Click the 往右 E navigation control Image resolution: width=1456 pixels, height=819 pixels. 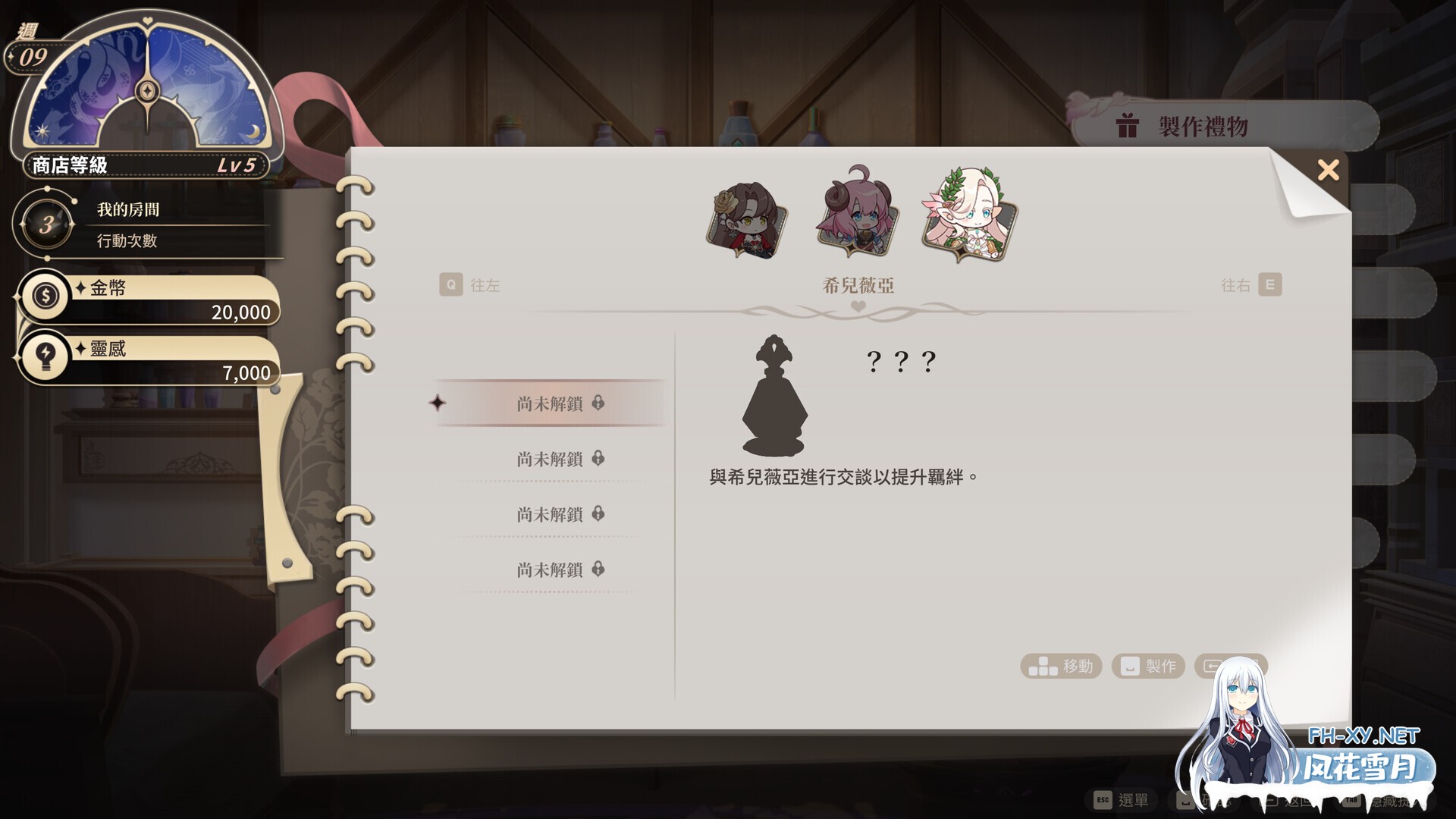click(x=1251, y=285)
